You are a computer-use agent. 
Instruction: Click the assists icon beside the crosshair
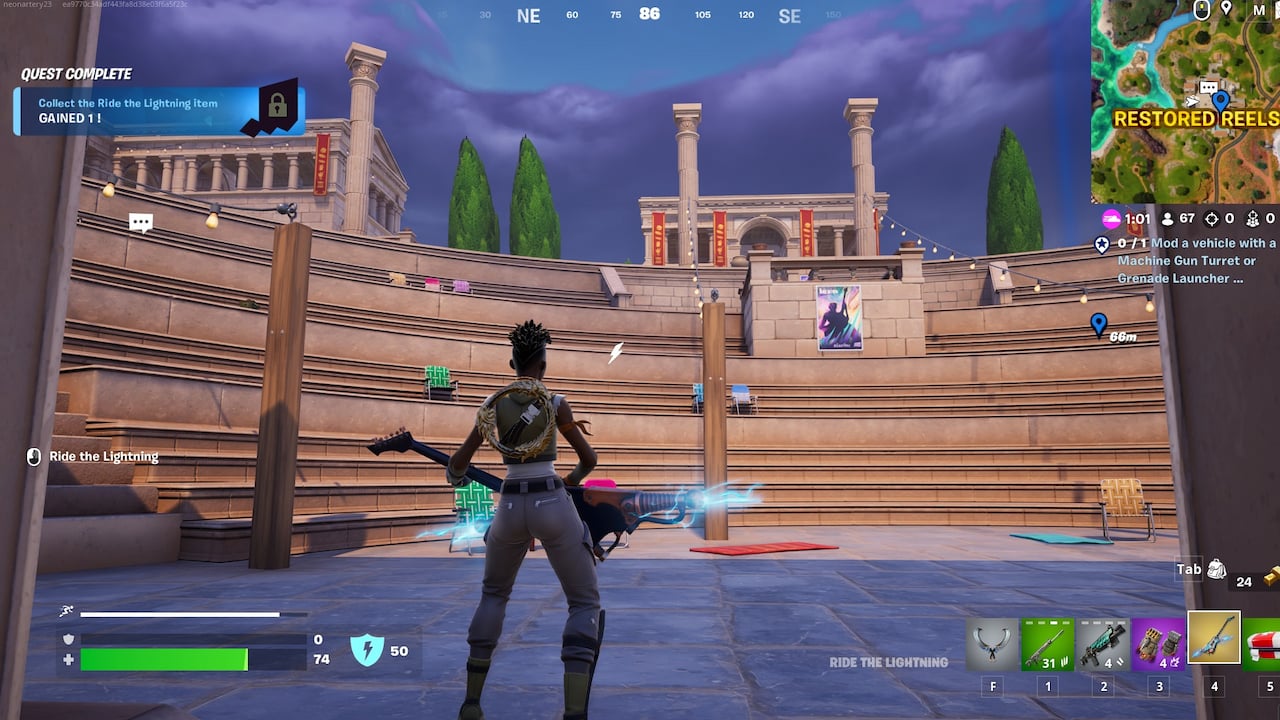coord(1253,219)
